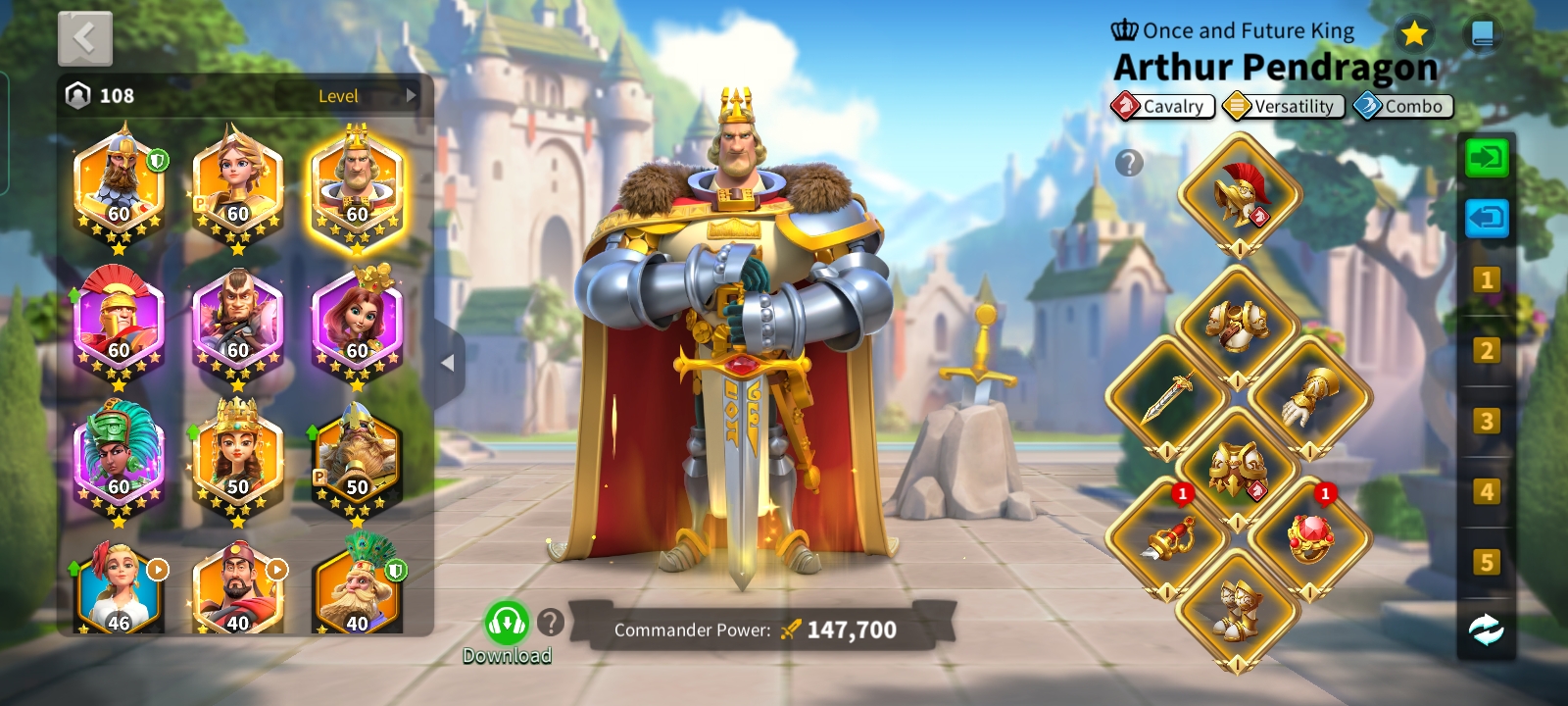Screen dimensions: 1568x706
Task: Tap the refresh cycle arrows button
Action: 1486,630
